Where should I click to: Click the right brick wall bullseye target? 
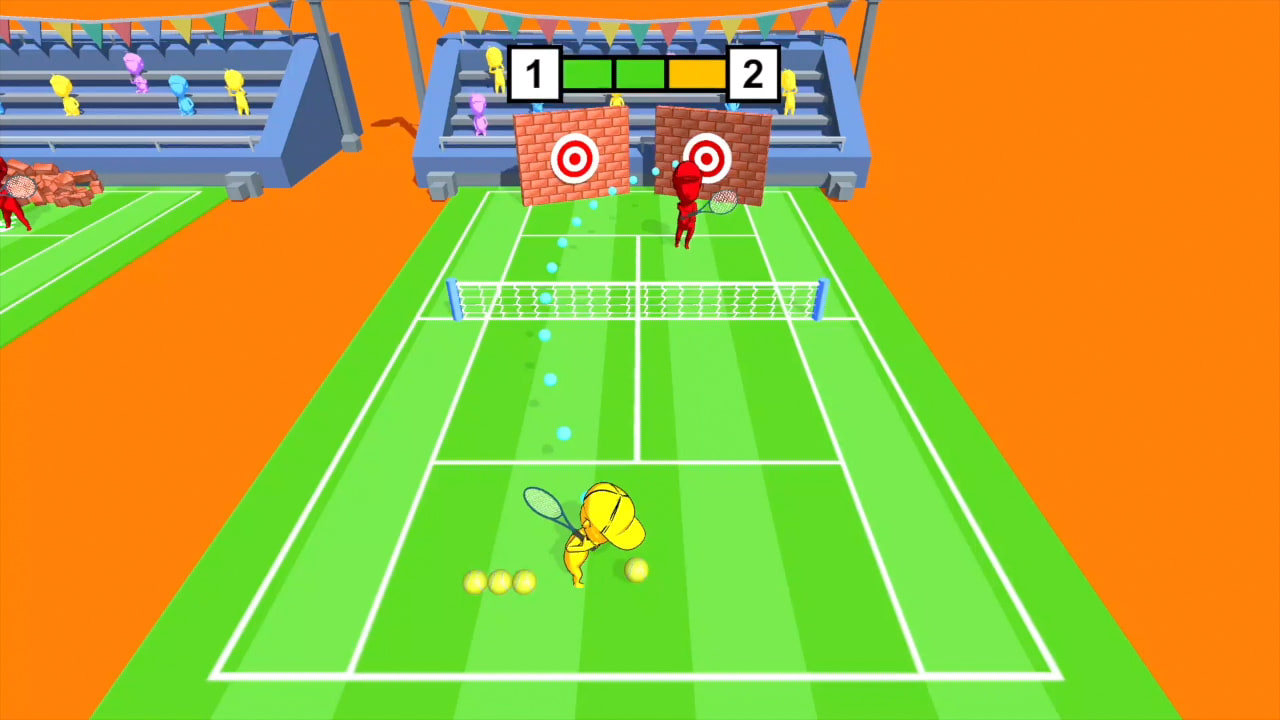(x=709, y=157)
